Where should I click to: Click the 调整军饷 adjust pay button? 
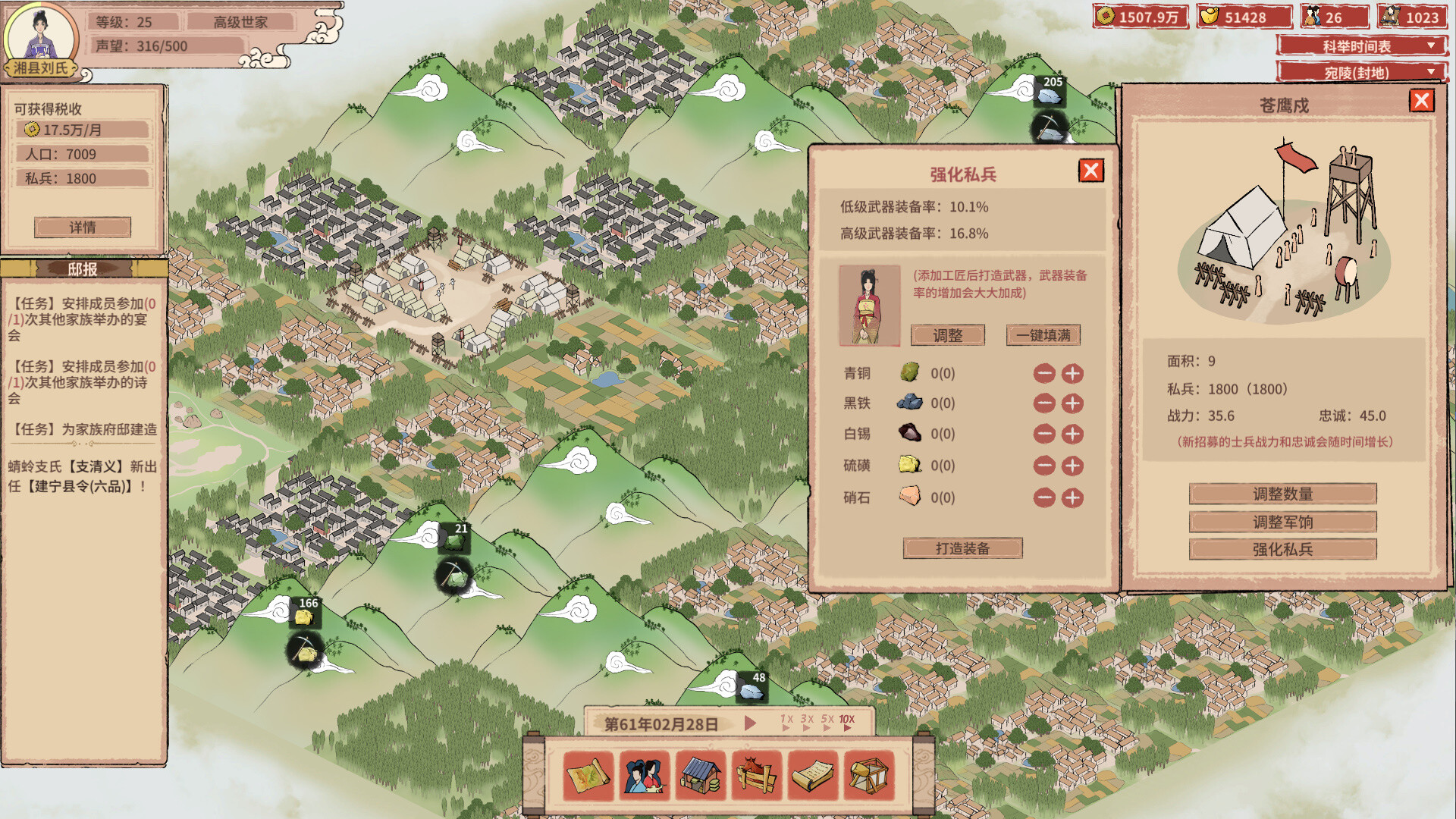[1283, 522]
